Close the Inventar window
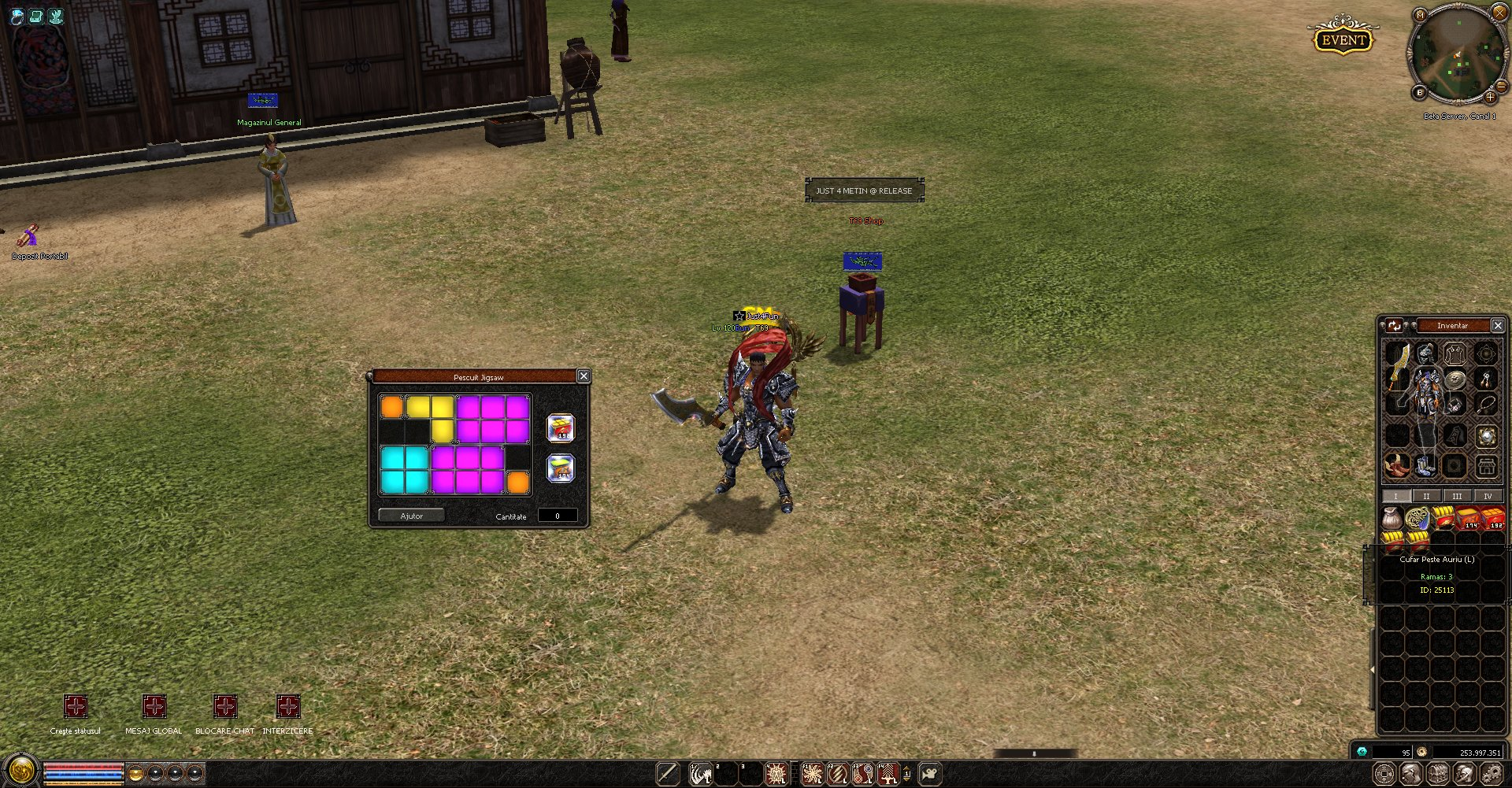Image resolution: width=1512 pixels, height=788 pixels. click(x=1498, y=325)
